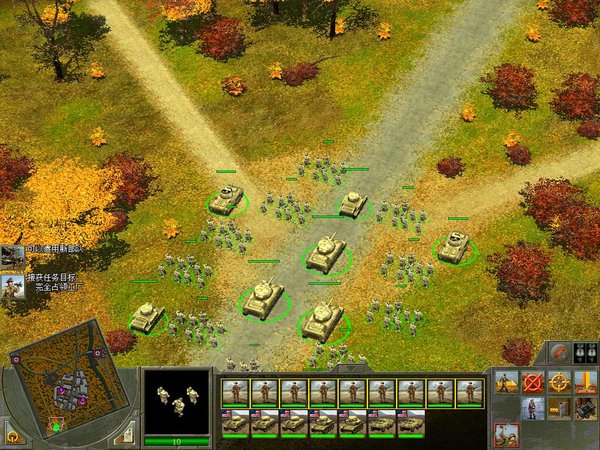Viewport: 600px width, 450px height.
Task: Activate the orange crosshair attack command
Action: pyautogui.click(x=560, y=381)
